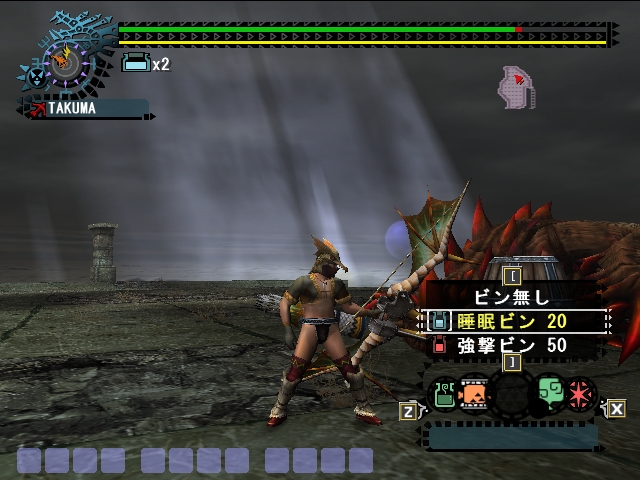Click the minimap in the corner
Screen dimensions: 640x480
coord(518,87)
